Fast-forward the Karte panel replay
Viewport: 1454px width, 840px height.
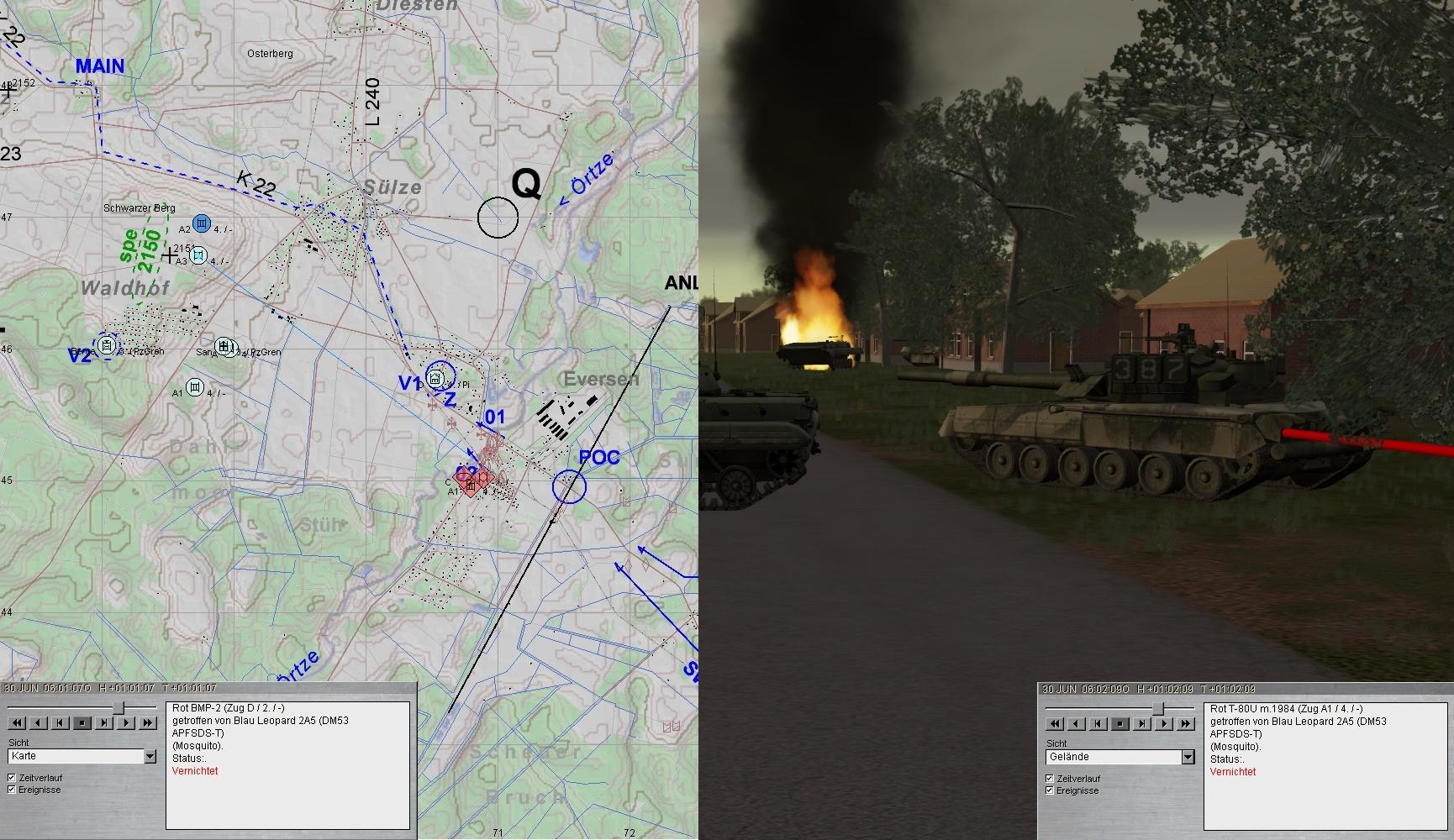[x=148, y=722]
